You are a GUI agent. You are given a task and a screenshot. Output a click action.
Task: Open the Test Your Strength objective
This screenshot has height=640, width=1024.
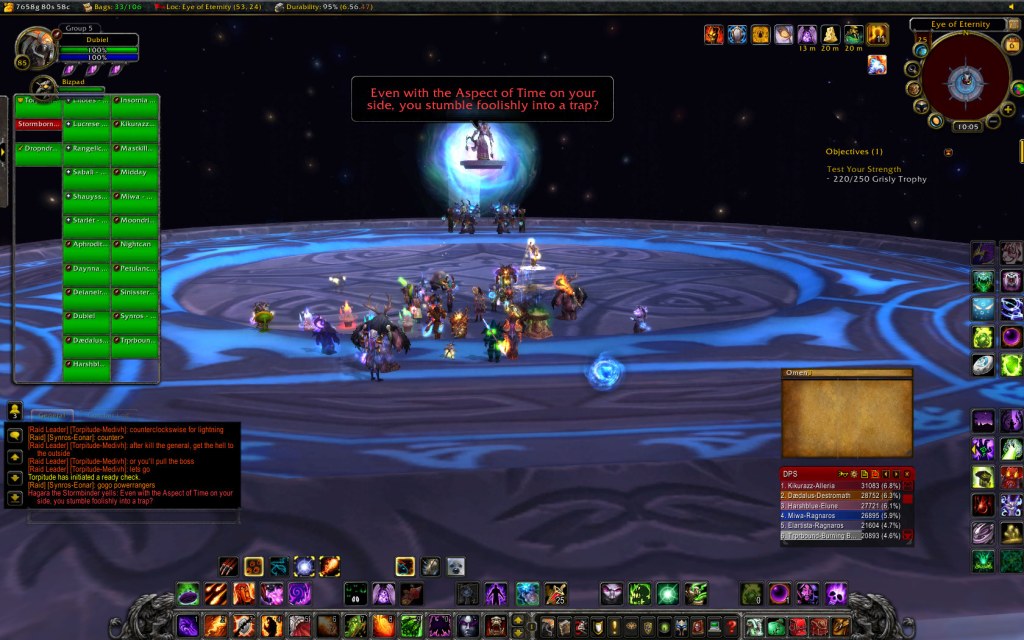(x=863, y=169)
